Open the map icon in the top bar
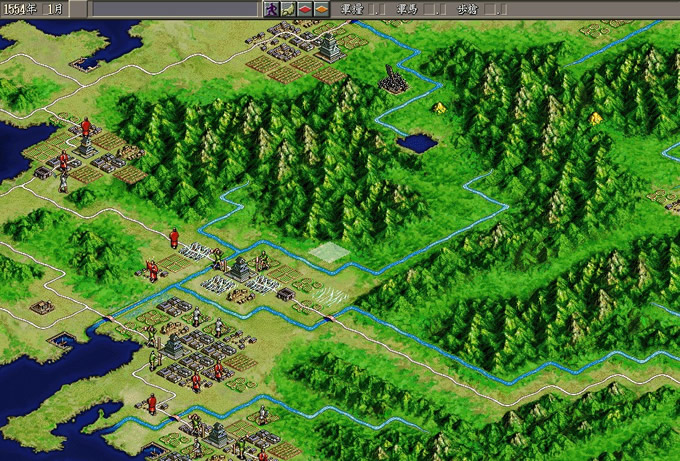 point(287,9)
